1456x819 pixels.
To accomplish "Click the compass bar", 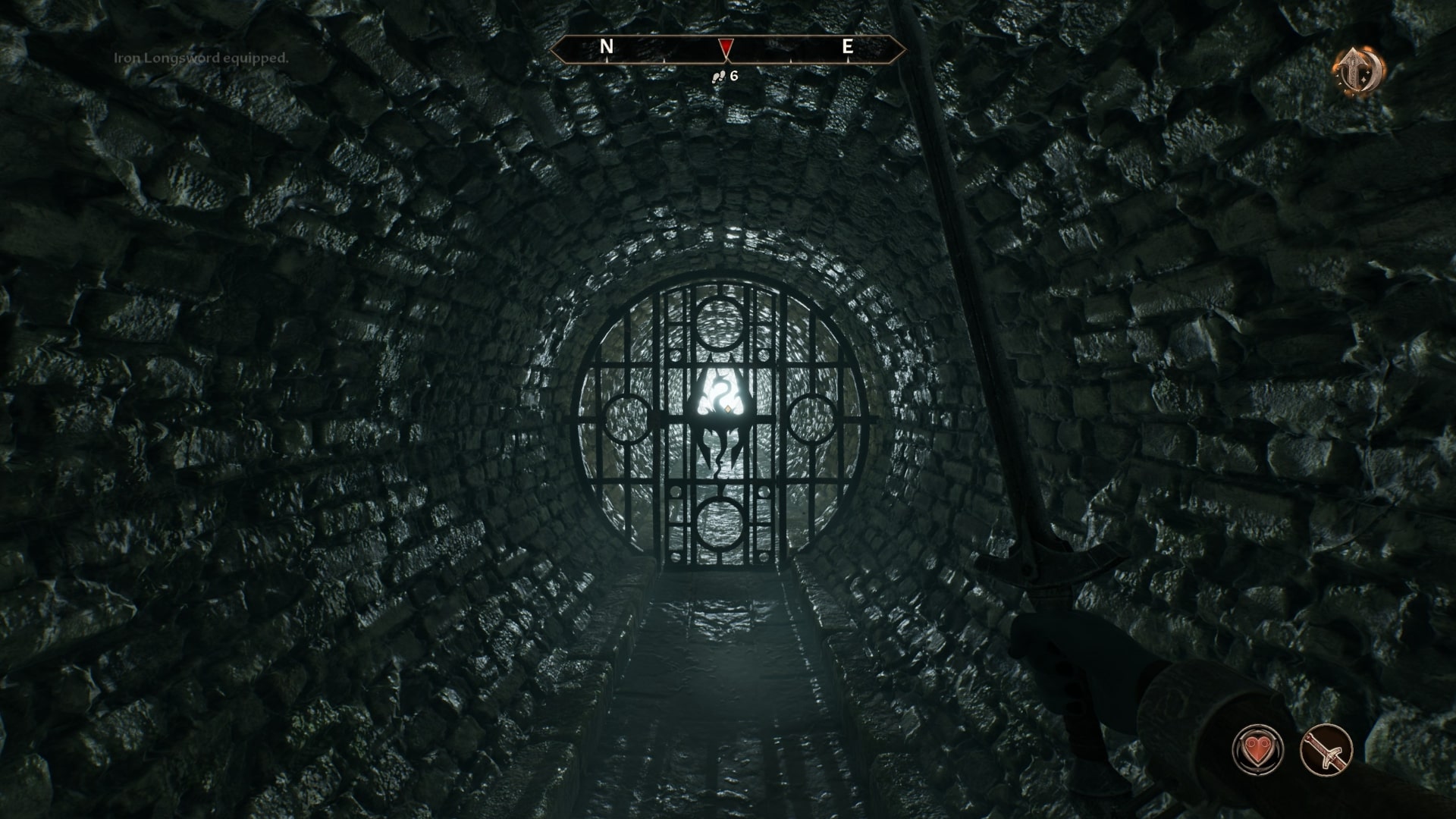I will pos(726,49).
